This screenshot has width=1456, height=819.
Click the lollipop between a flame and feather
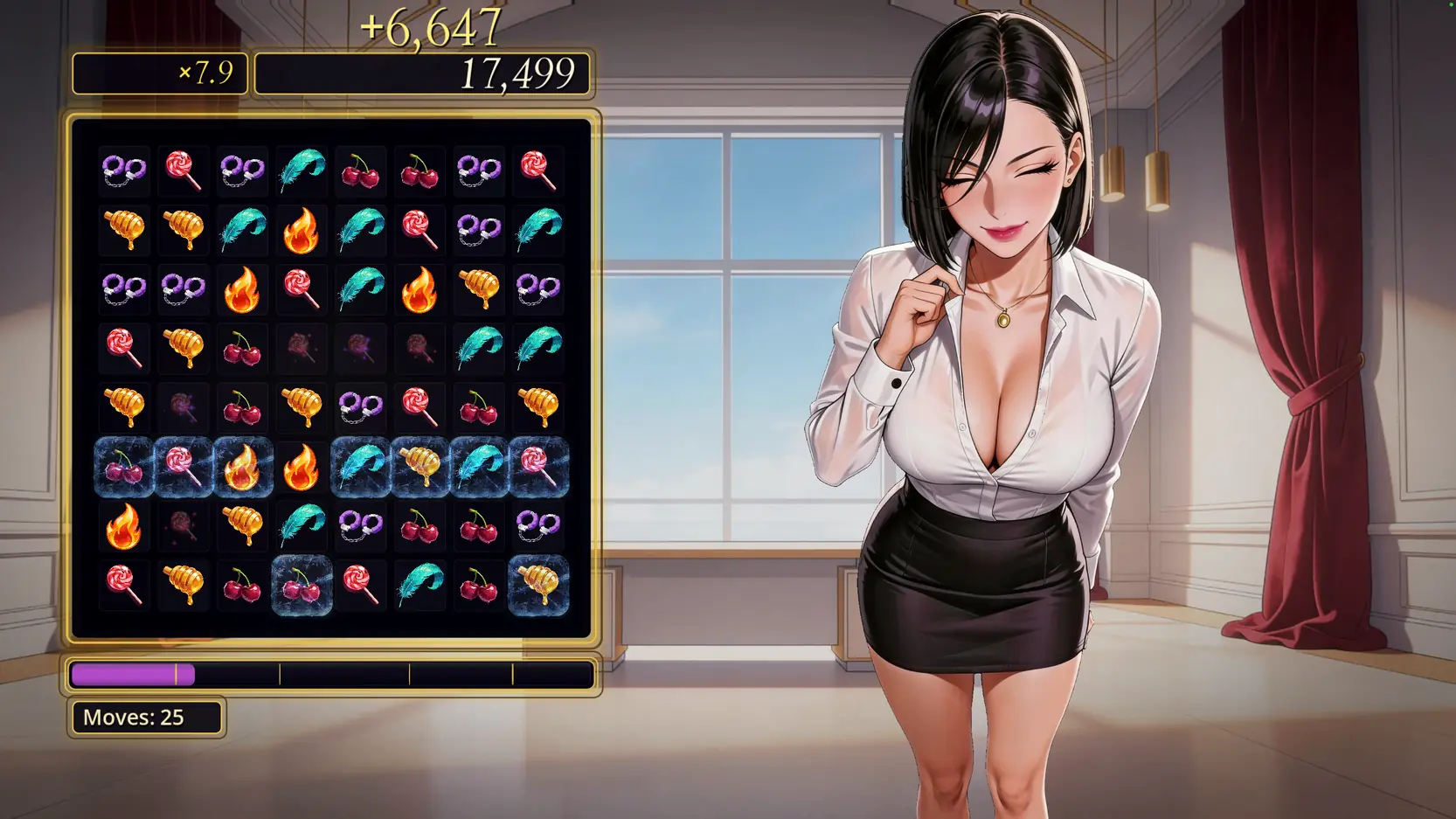[x=301, y=288]
